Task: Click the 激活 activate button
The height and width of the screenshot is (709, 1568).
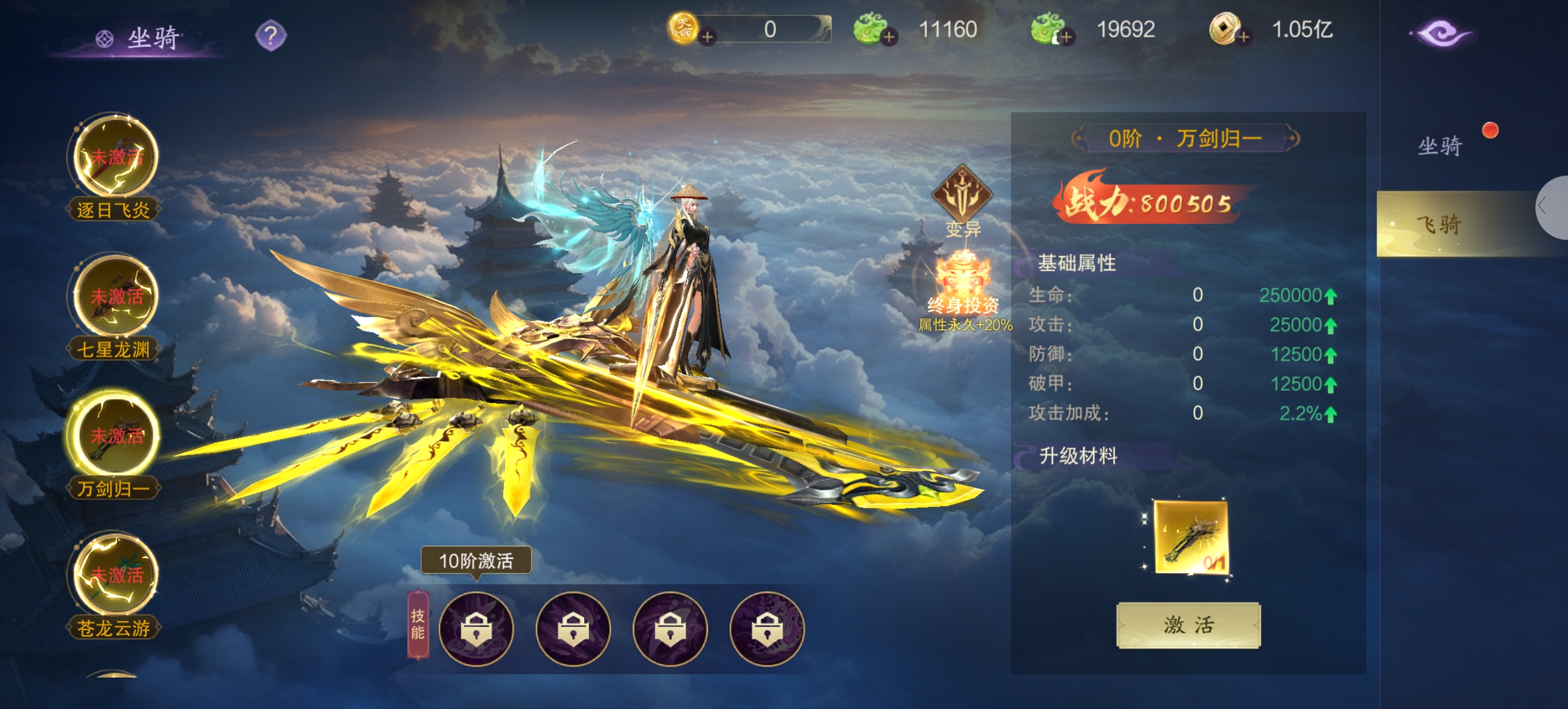Action: 1188,625
